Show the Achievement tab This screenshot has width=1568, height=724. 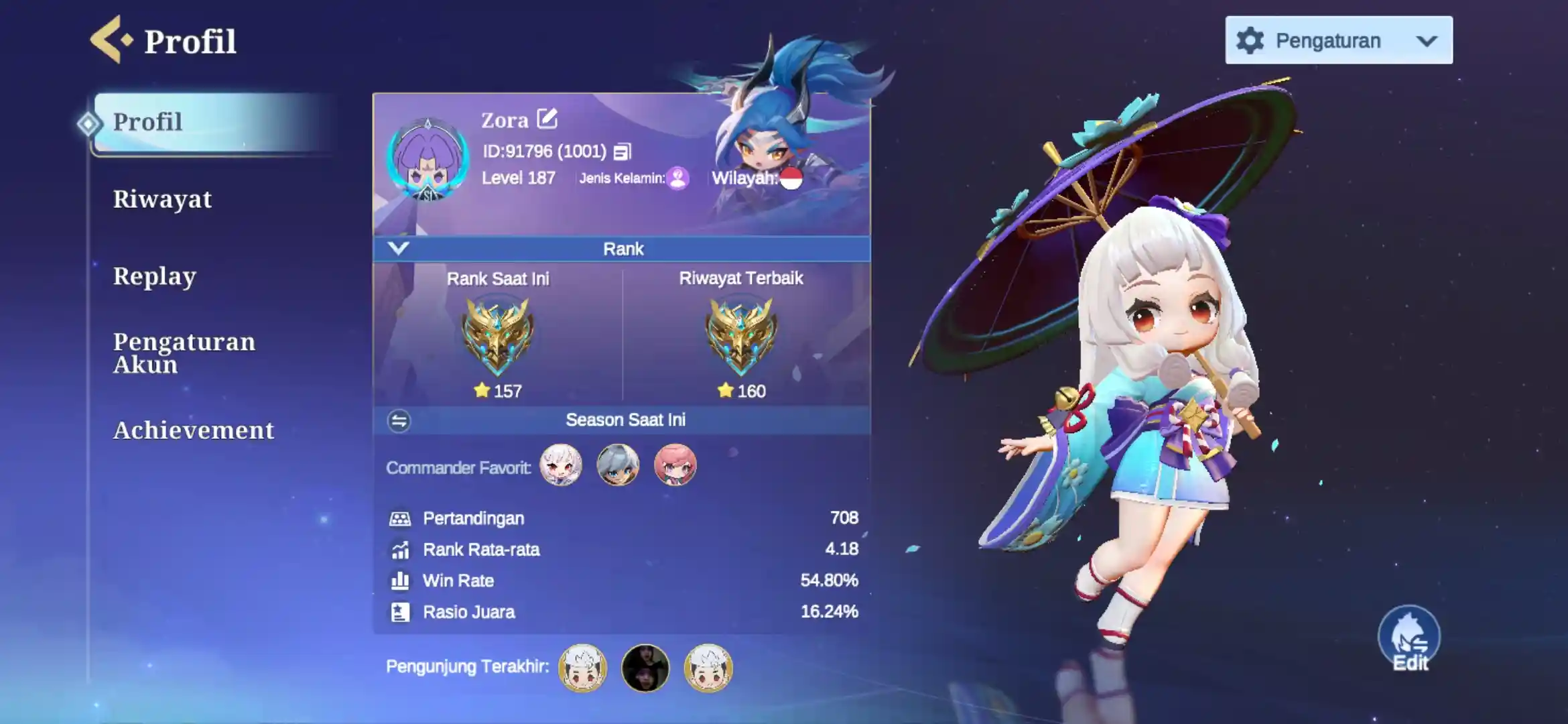click(194, 430)
